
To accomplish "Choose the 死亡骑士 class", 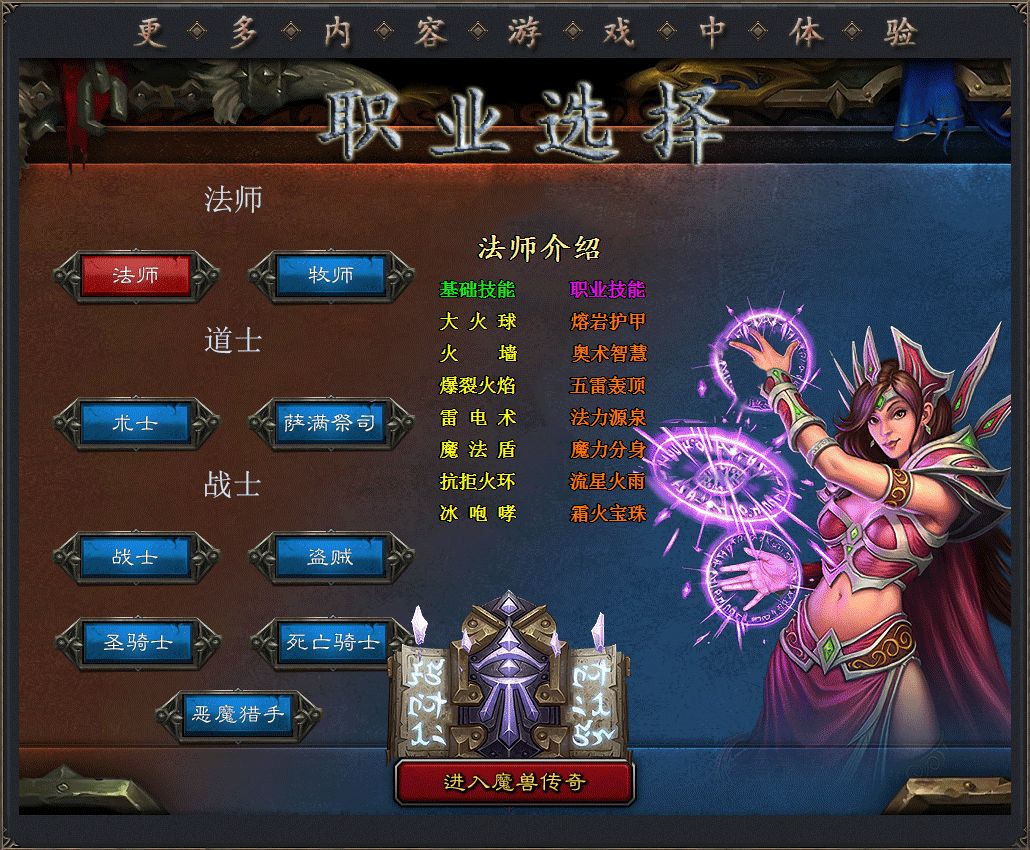I will pos(333,642).
